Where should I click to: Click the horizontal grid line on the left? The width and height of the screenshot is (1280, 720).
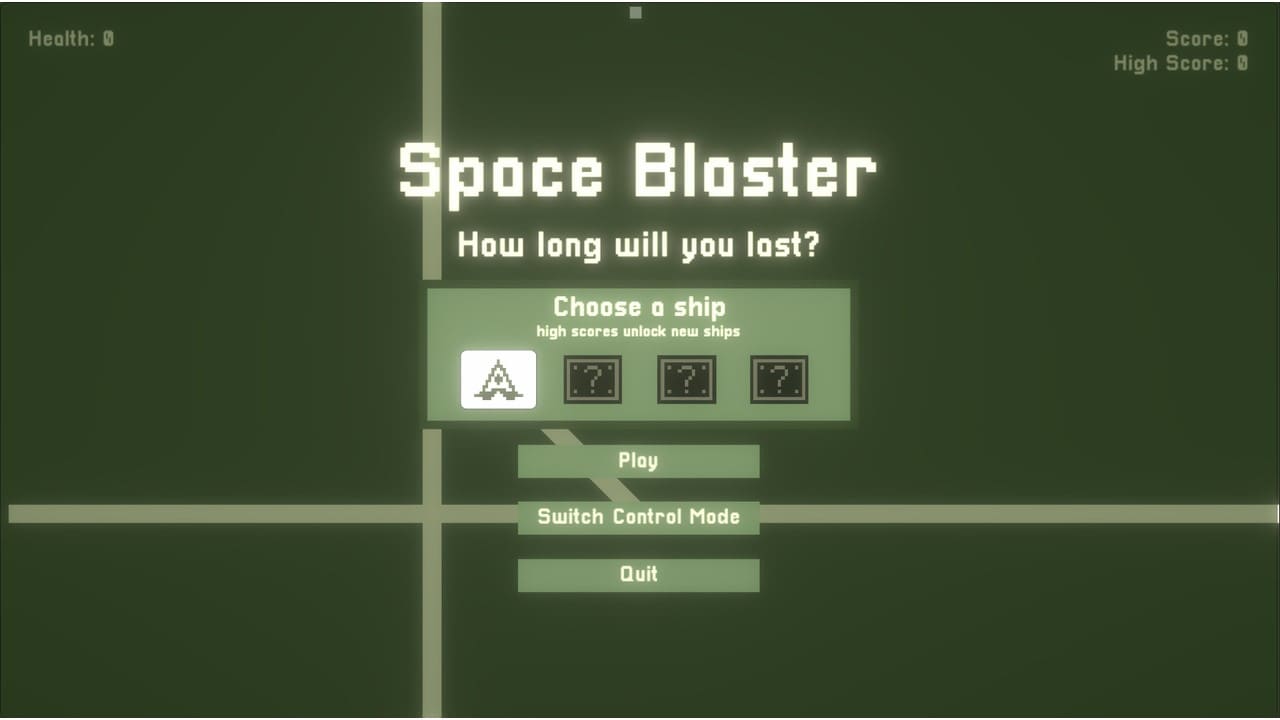point(200,512)
